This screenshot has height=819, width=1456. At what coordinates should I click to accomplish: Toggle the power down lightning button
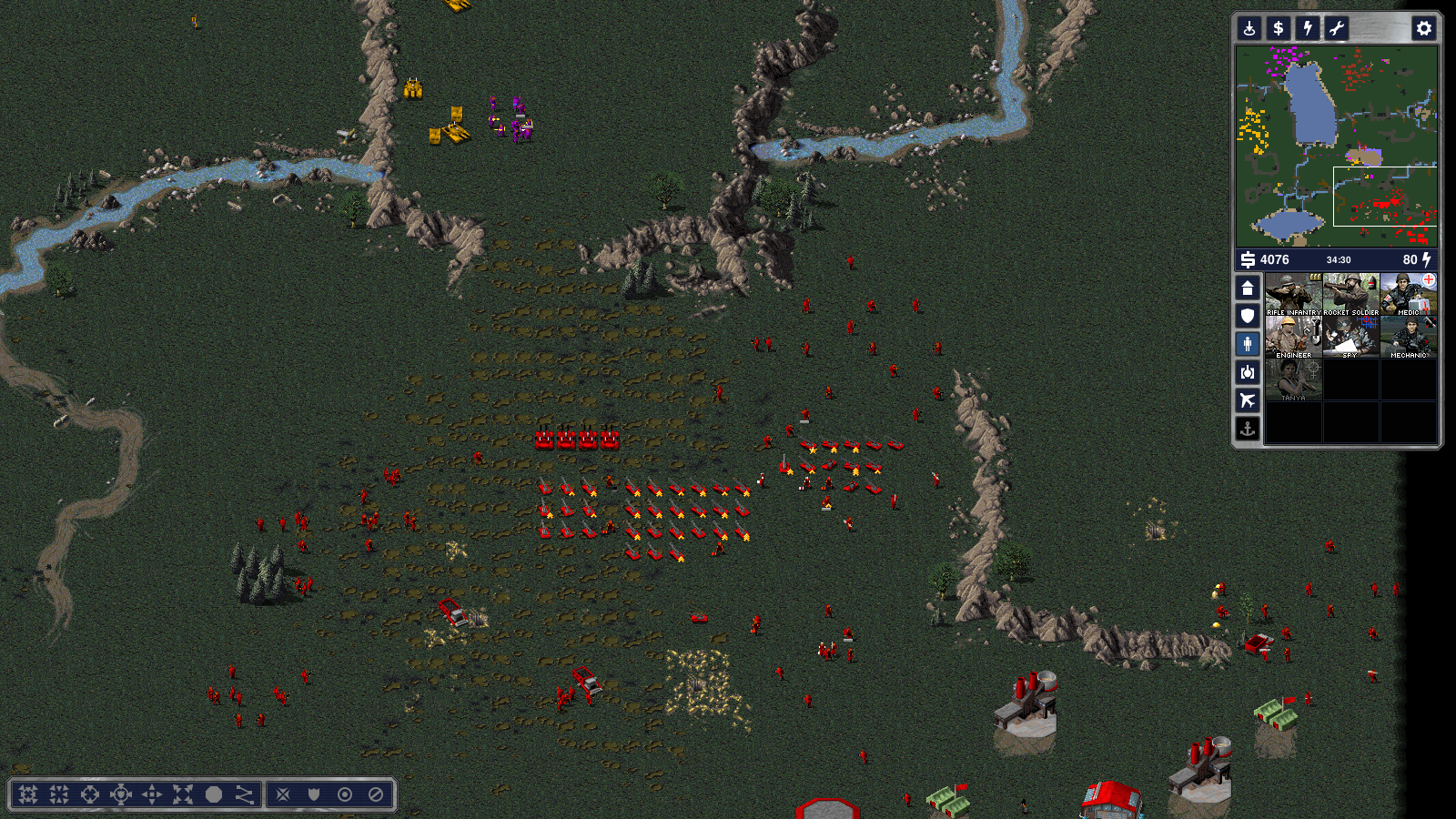tap(1307, 28)
